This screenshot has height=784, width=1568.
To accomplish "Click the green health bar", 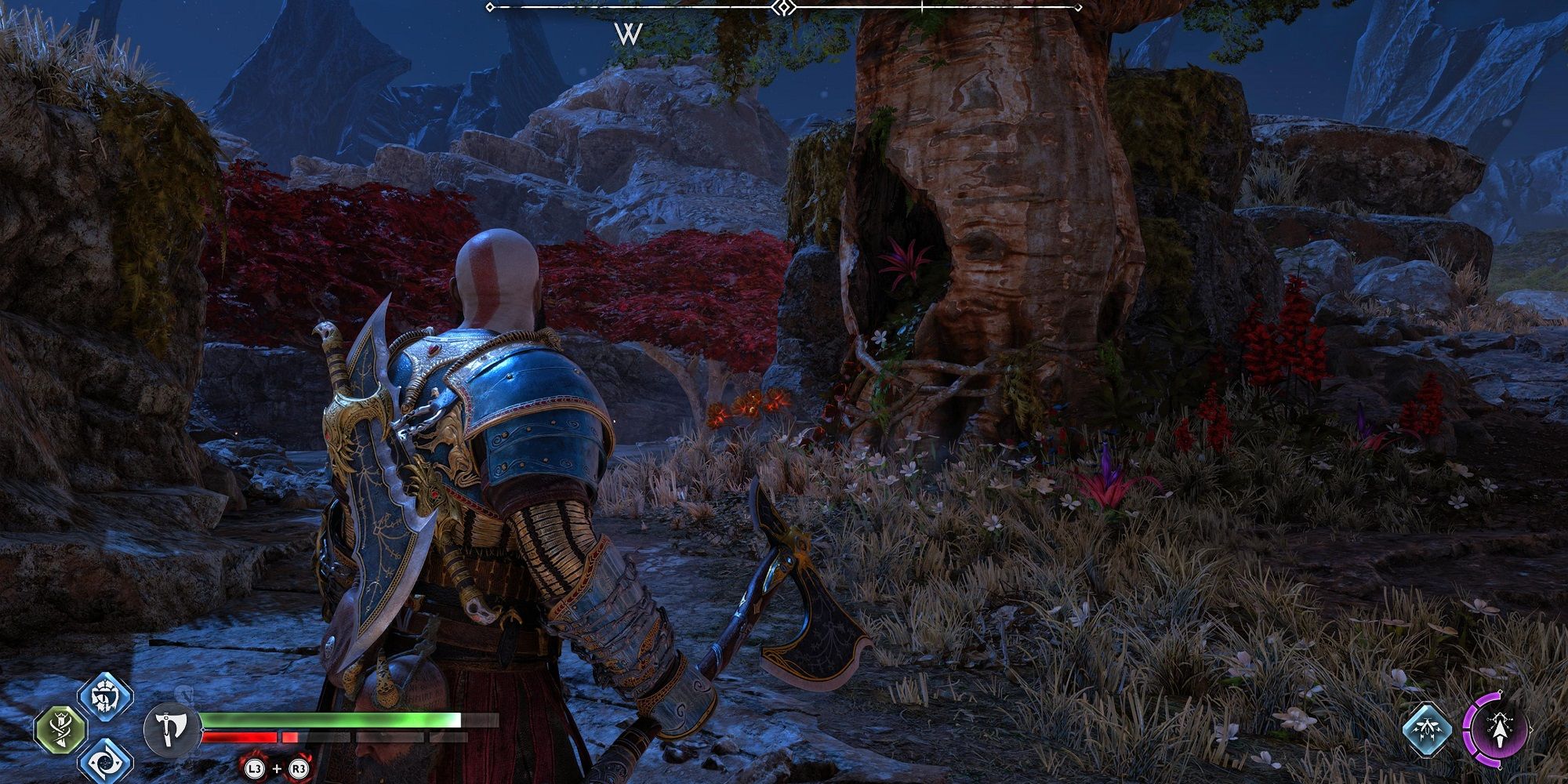I will pos(329,720).
